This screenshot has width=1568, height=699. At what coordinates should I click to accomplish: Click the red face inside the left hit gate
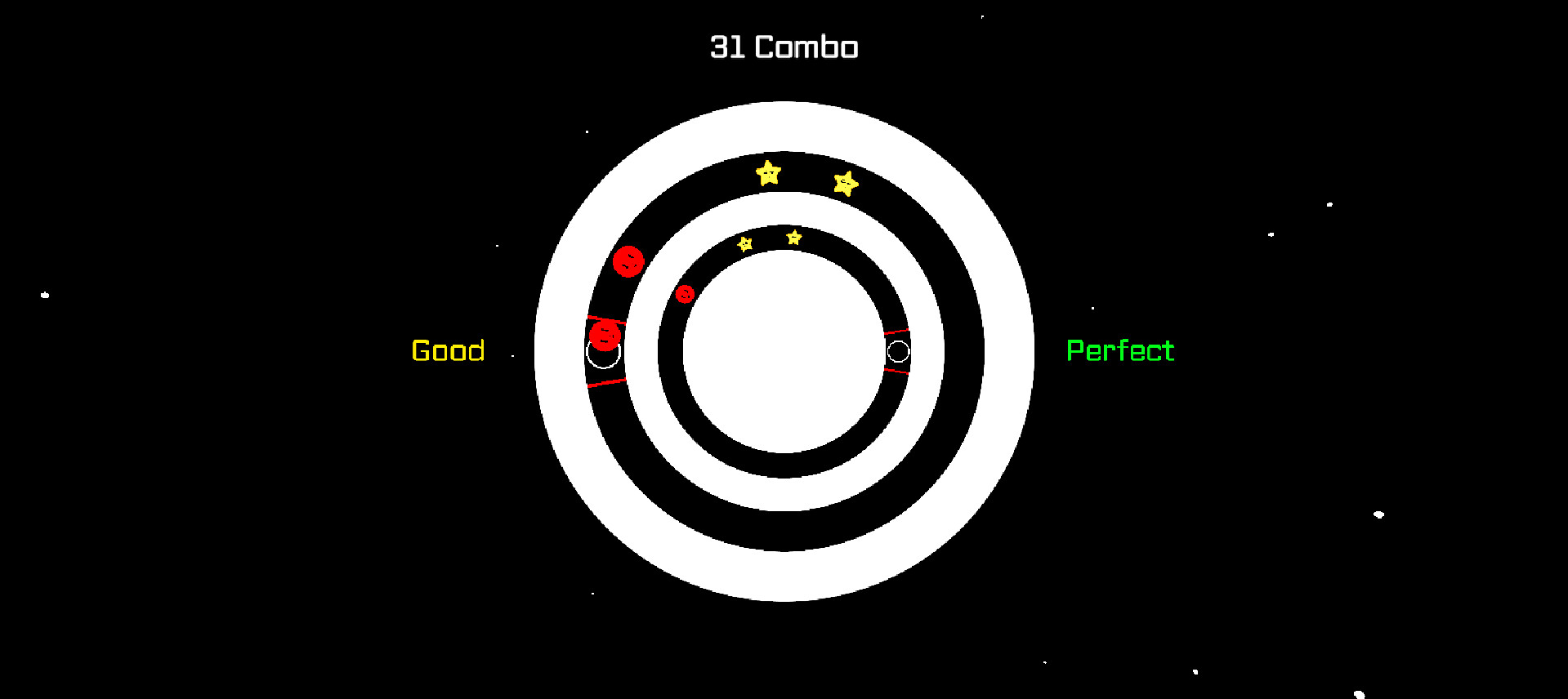tap(605, 335)
